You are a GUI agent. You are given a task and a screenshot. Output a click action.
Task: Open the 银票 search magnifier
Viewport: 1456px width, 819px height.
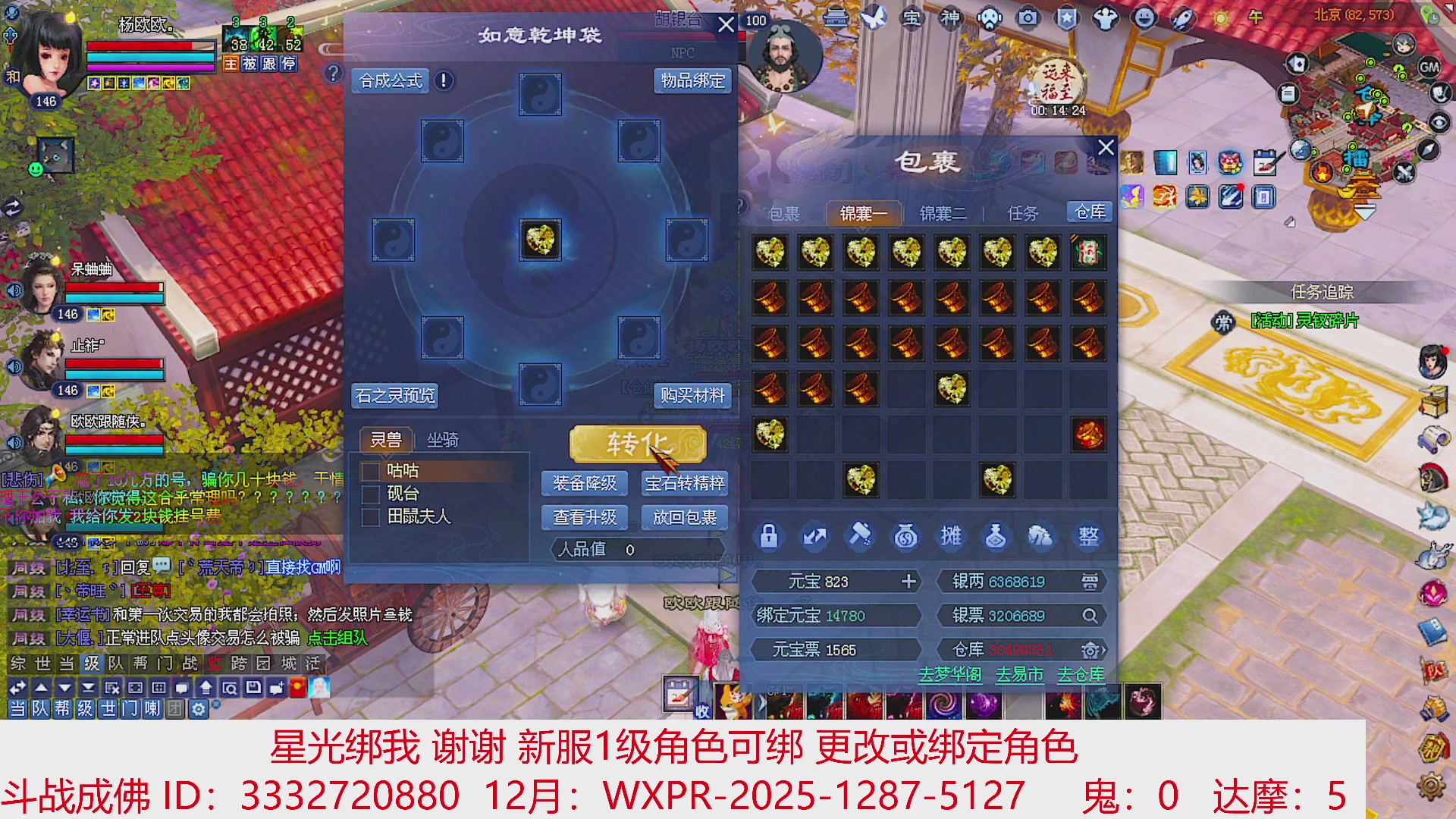pos(1090,615)
